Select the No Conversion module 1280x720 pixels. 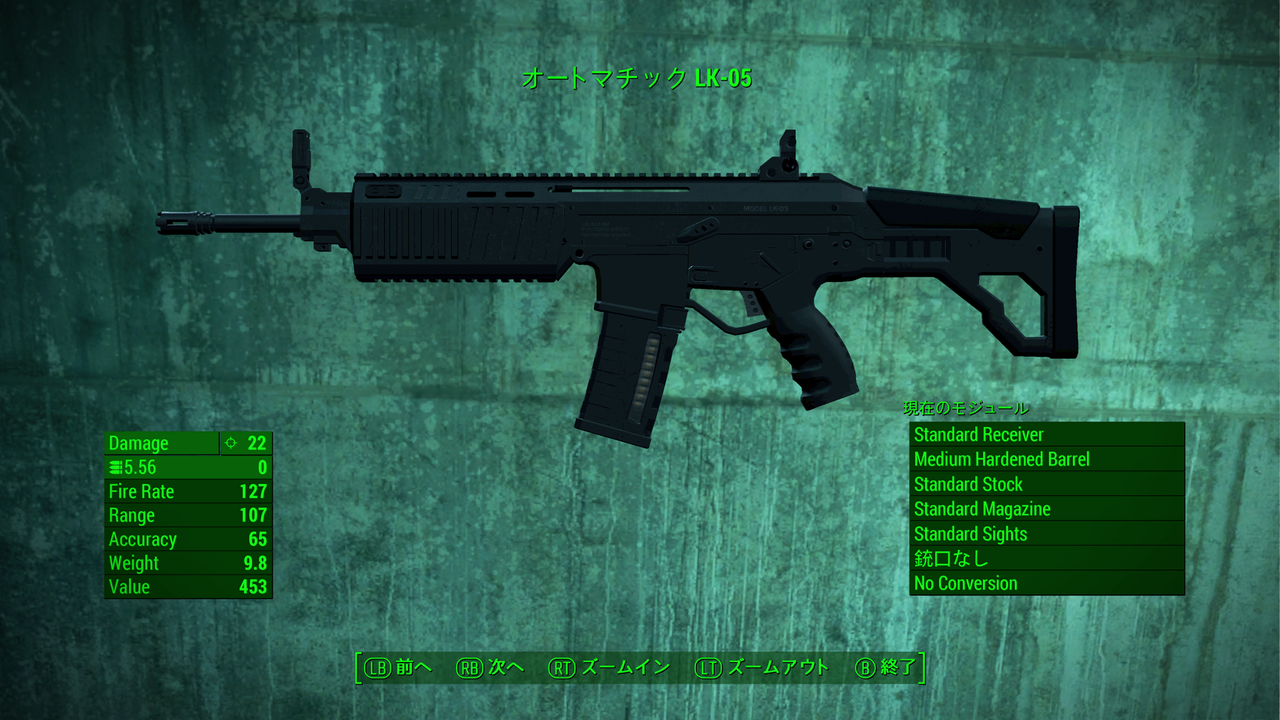[966, 584]
